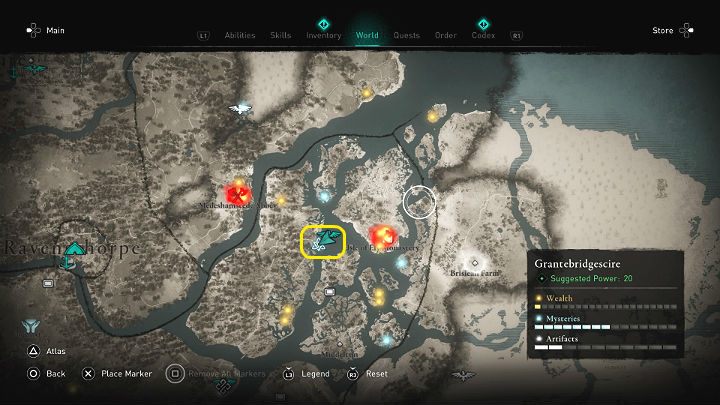Switch to the Abilities tab
This screenshot has height=405, width=720.
(x=240, y=36)
